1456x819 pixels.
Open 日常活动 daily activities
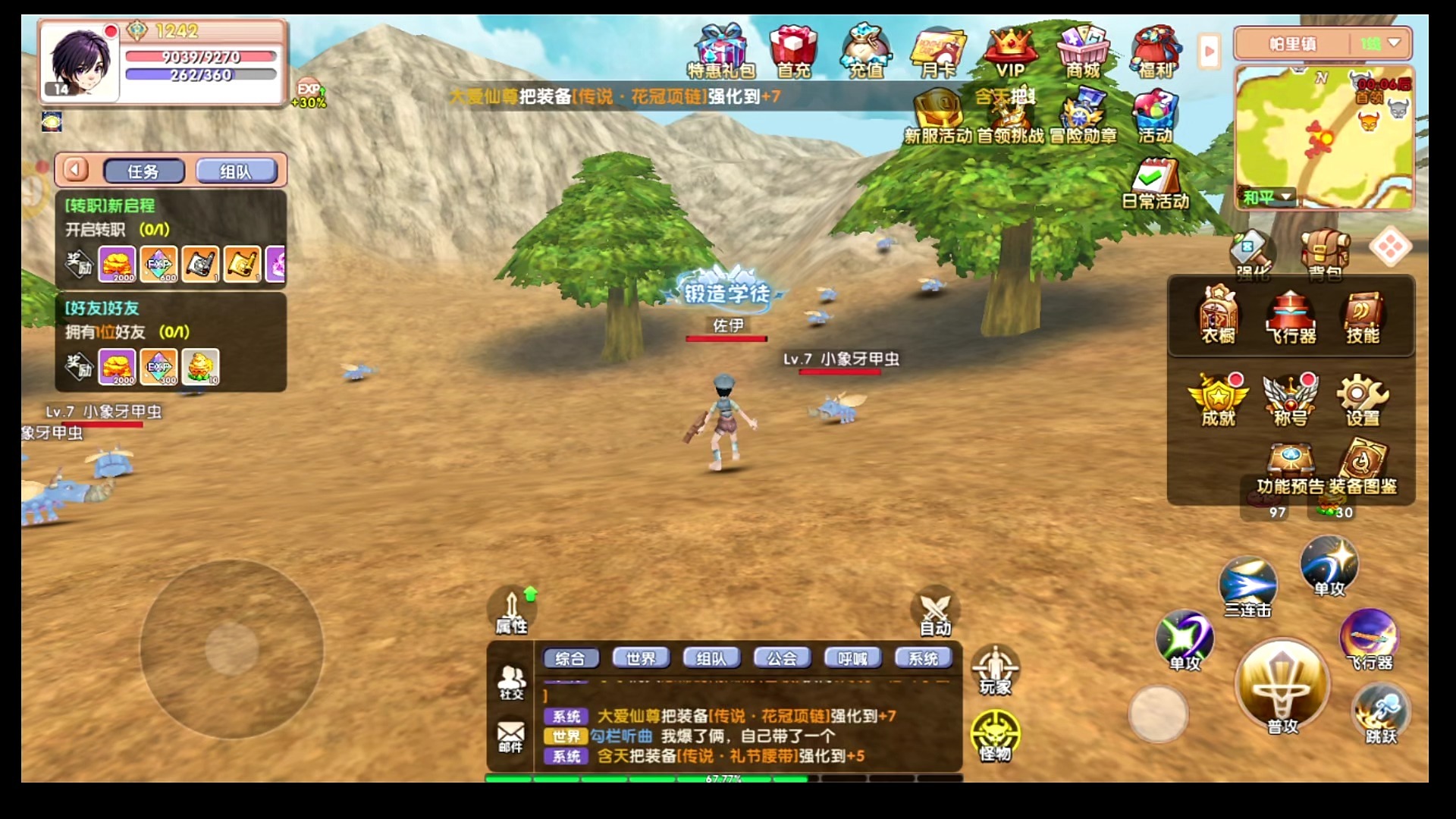(x=1154, y=184)
